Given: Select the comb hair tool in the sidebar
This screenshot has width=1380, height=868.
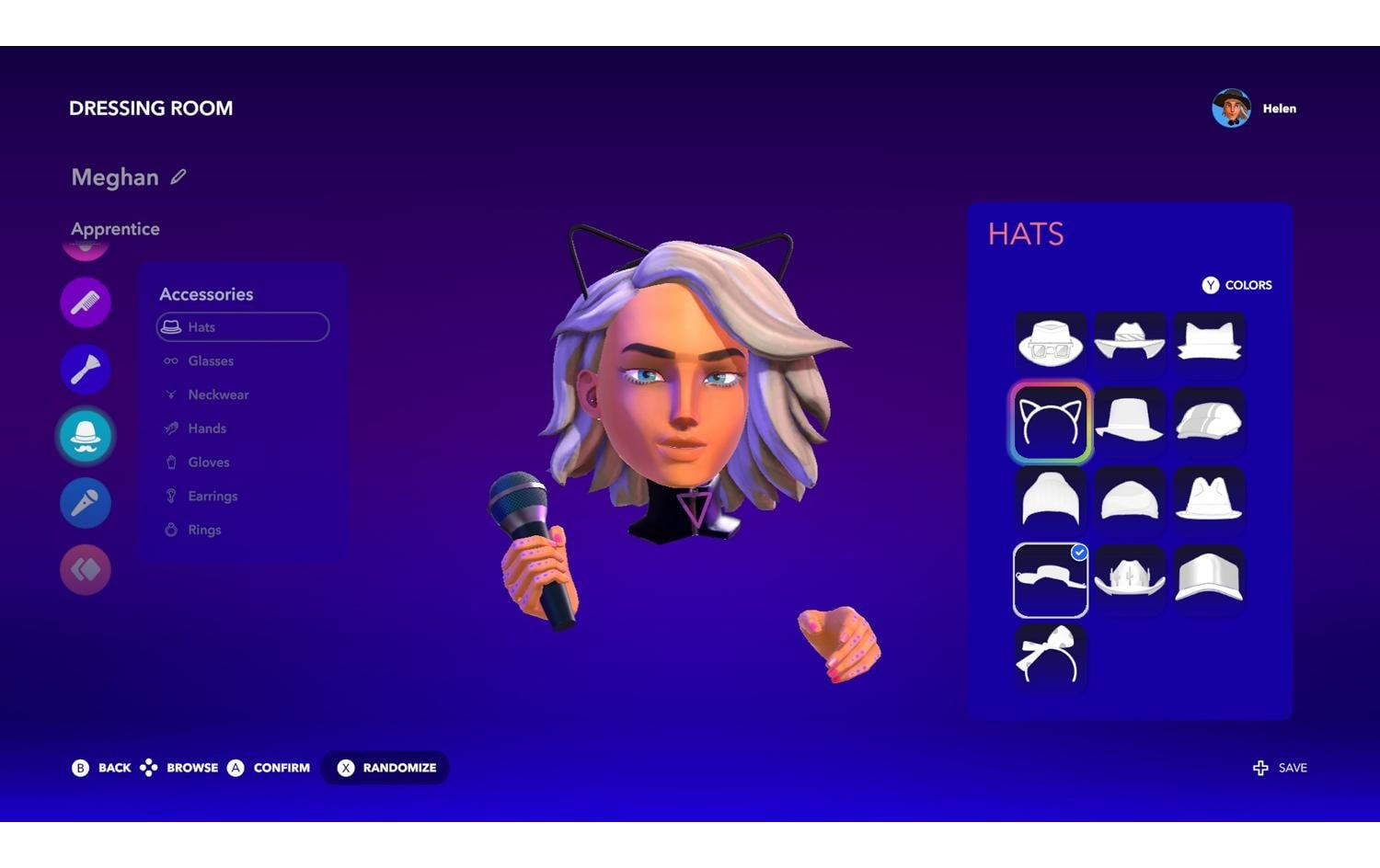Looking at the screenshot, I should coord(86,302).
